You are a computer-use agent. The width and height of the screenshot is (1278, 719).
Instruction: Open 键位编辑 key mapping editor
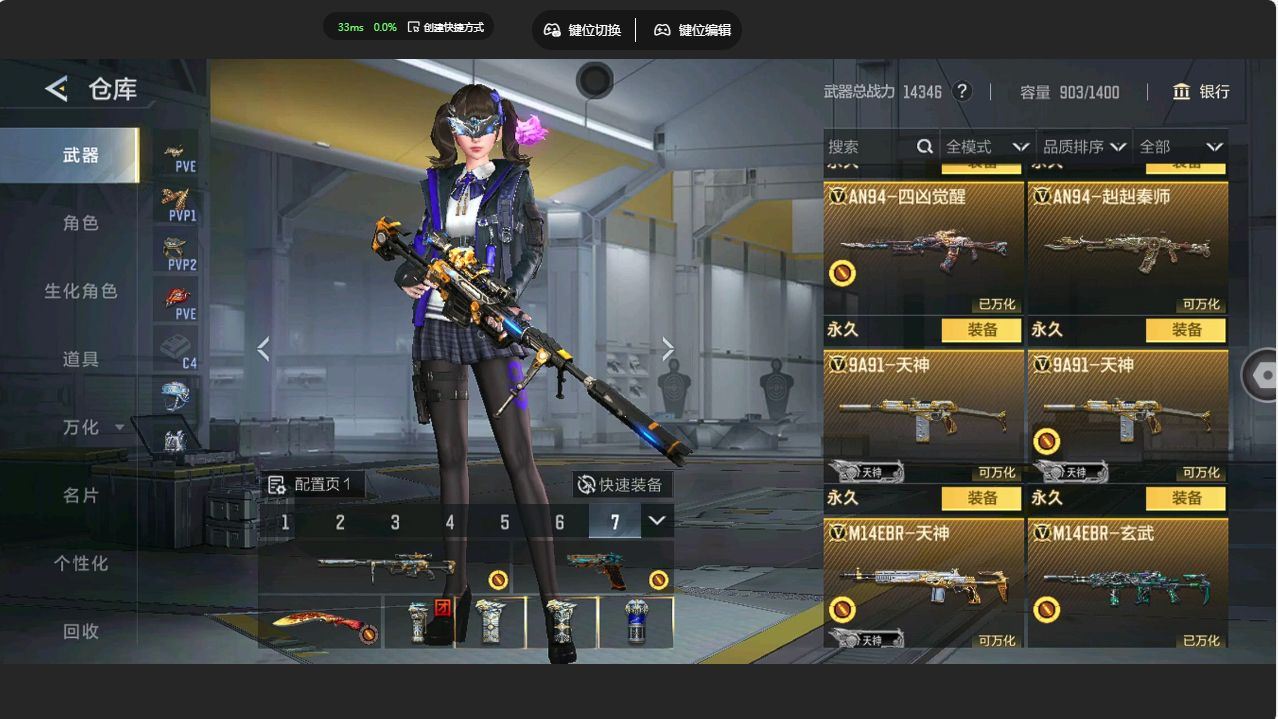point(692,30)
